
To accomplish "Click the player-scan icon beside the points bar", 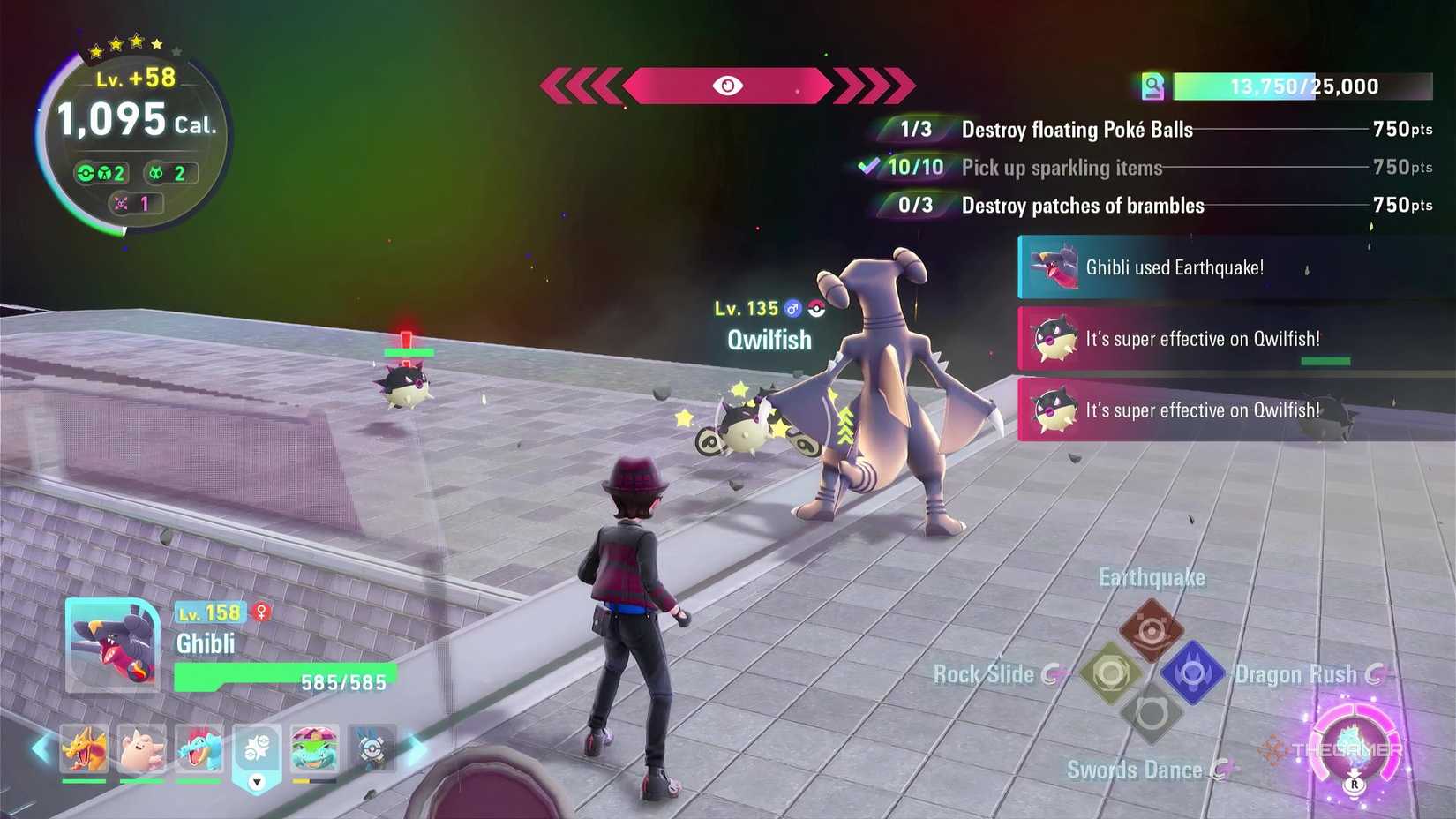I will 1153,86.
